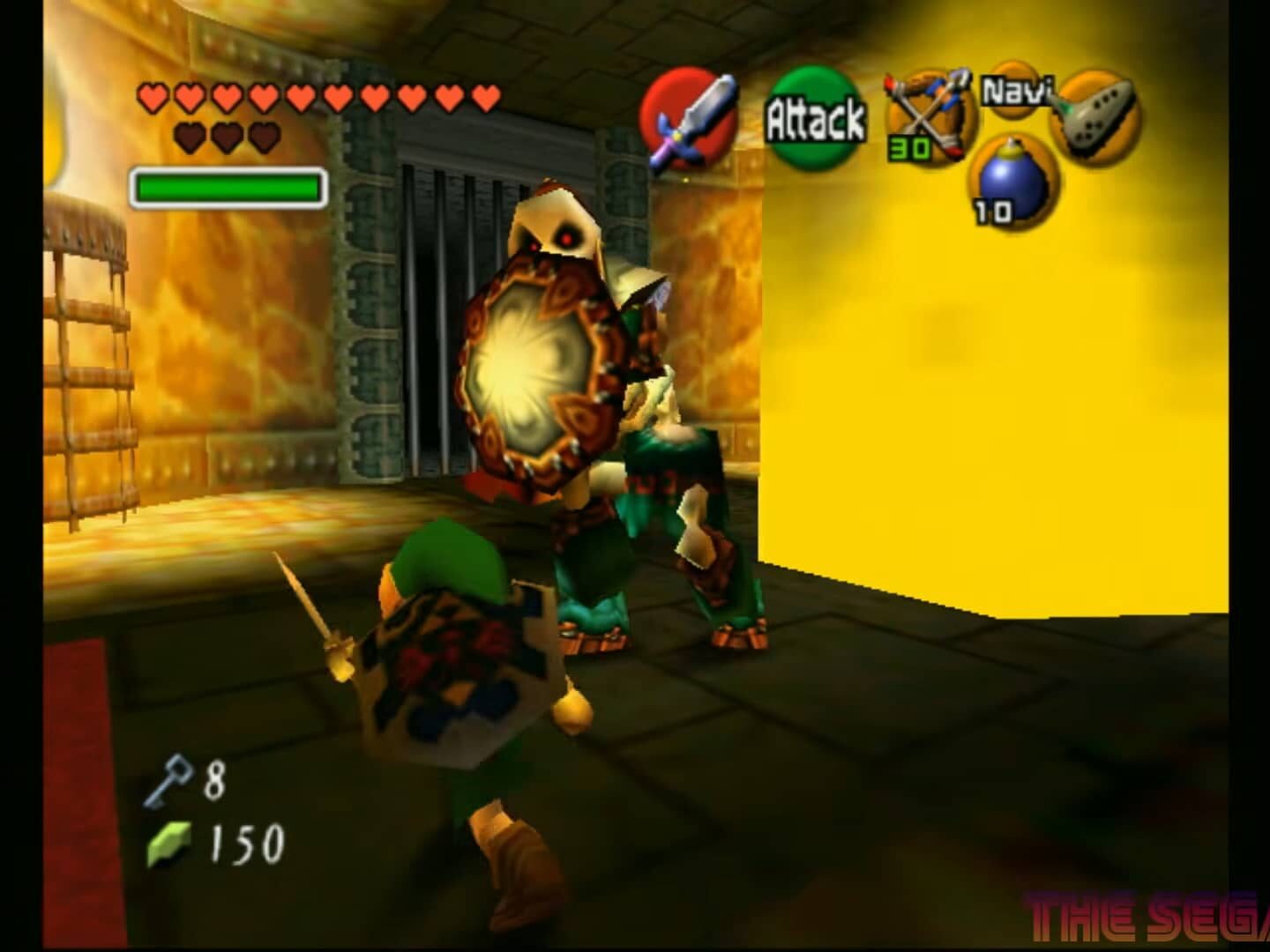Click the green rupee icon next to 150
This screenshot has width=1270, height=952.
tap(170, 844)
